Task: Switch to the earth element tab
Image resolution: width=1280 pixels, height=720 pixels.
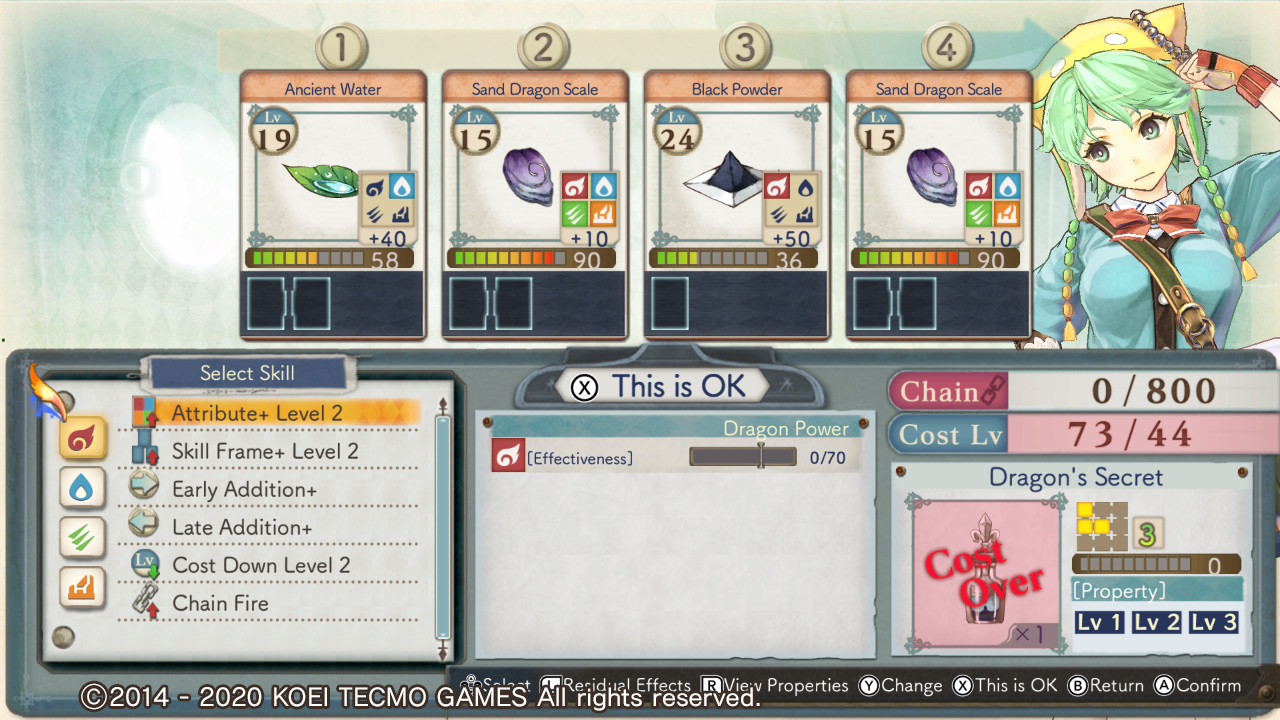Action: (x=83, y=587)
